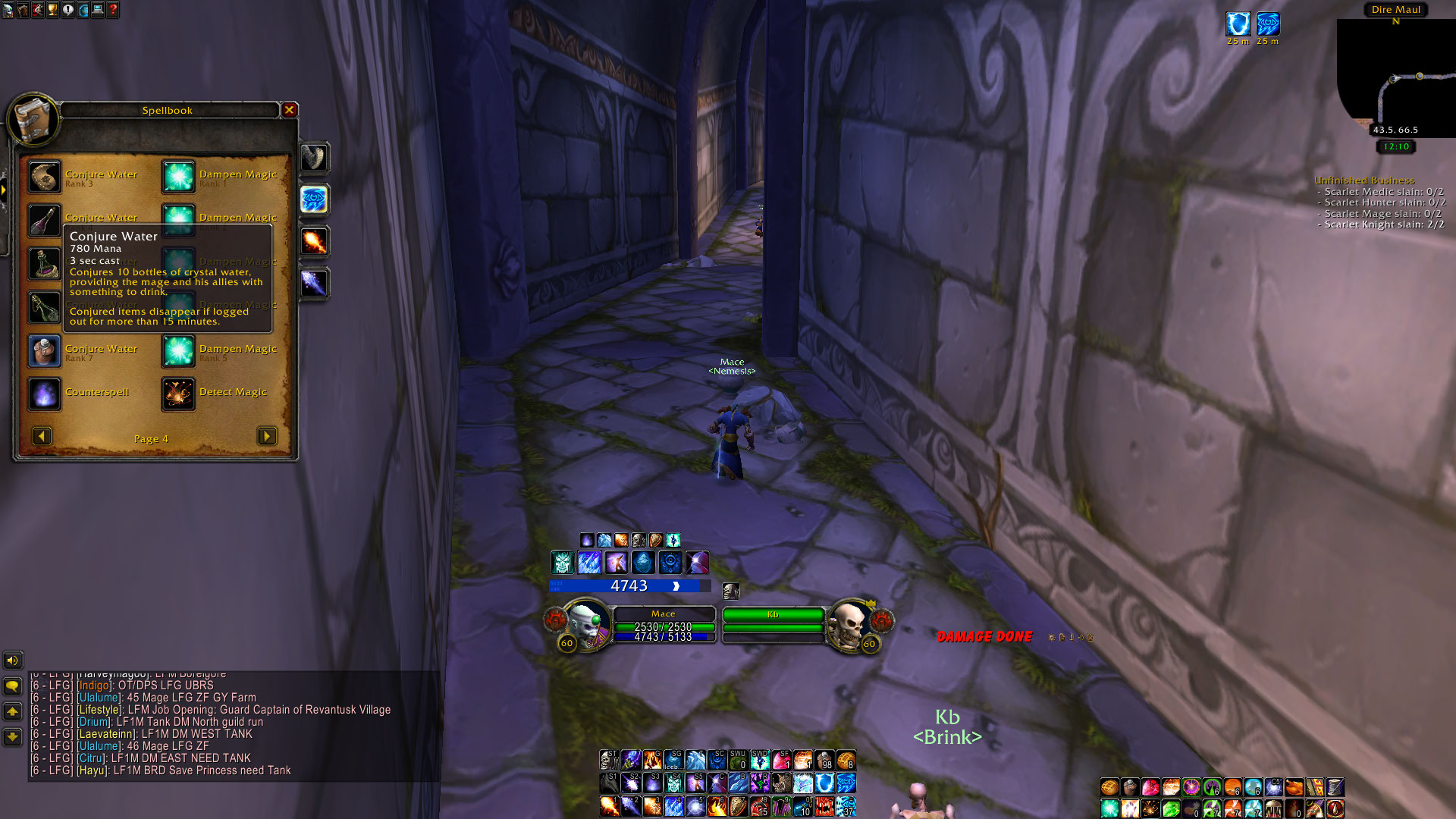Go to the next Spellbook page
The height and width of the screenshot is (819, 1456).
(x=266, y=436)
